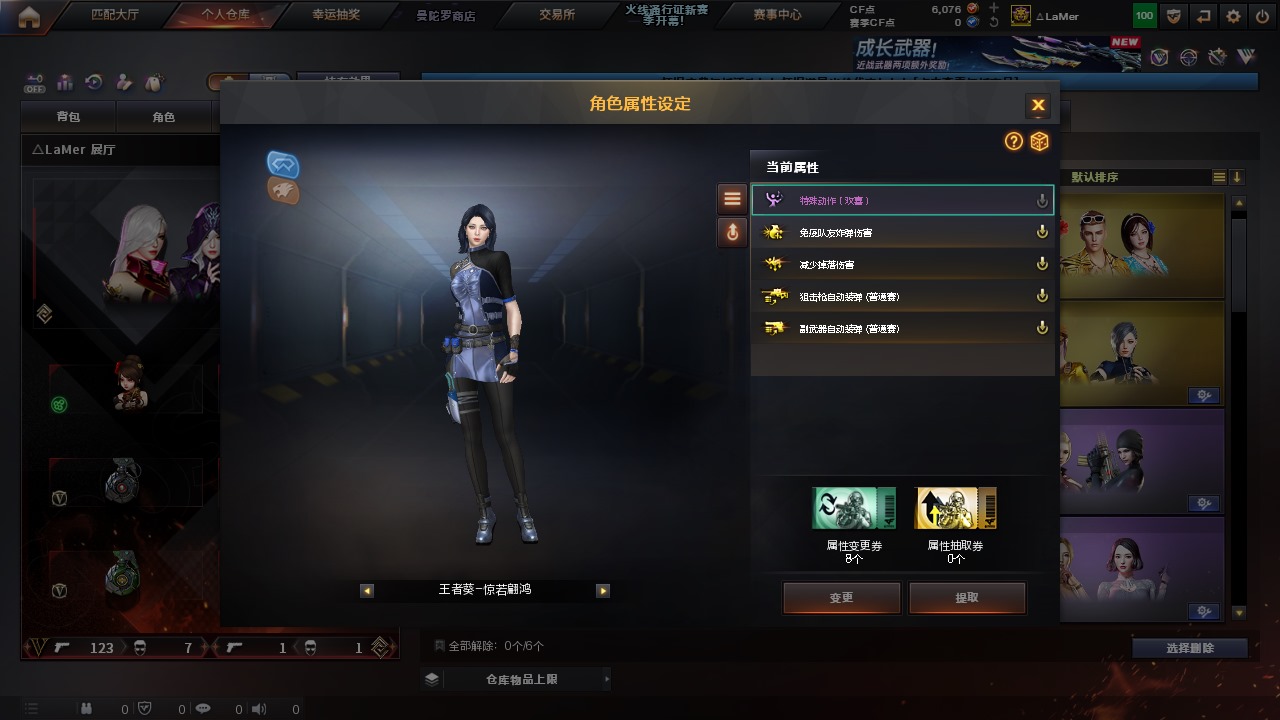Show the previous character with left arrow
This screenshot has width=1280, height=720.
point(367,591)
